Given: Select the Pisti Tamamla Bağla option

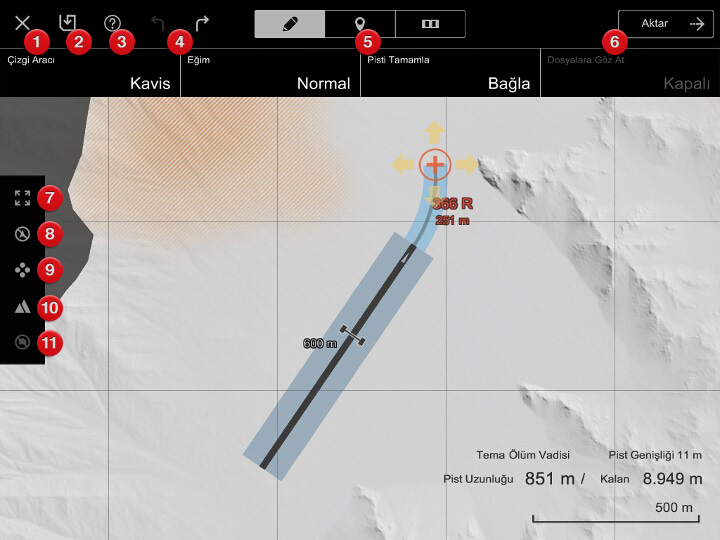Looking at the screenshot, I should tap(450, 74).
